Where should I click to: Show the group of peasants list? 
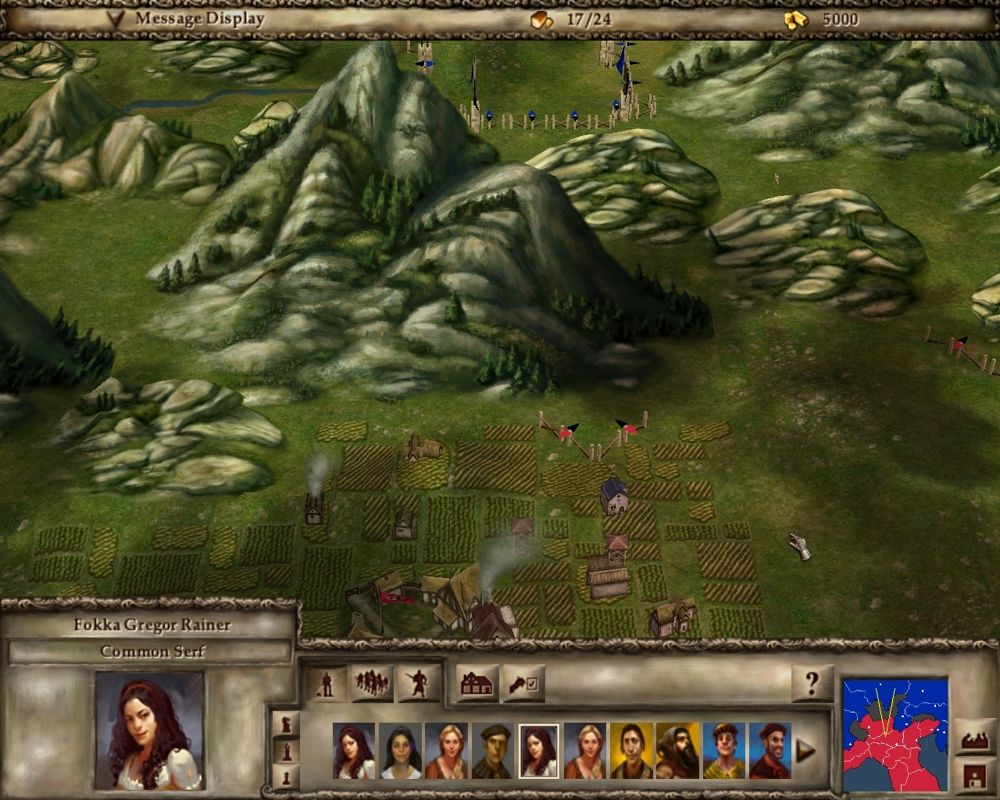coord(371,684)
